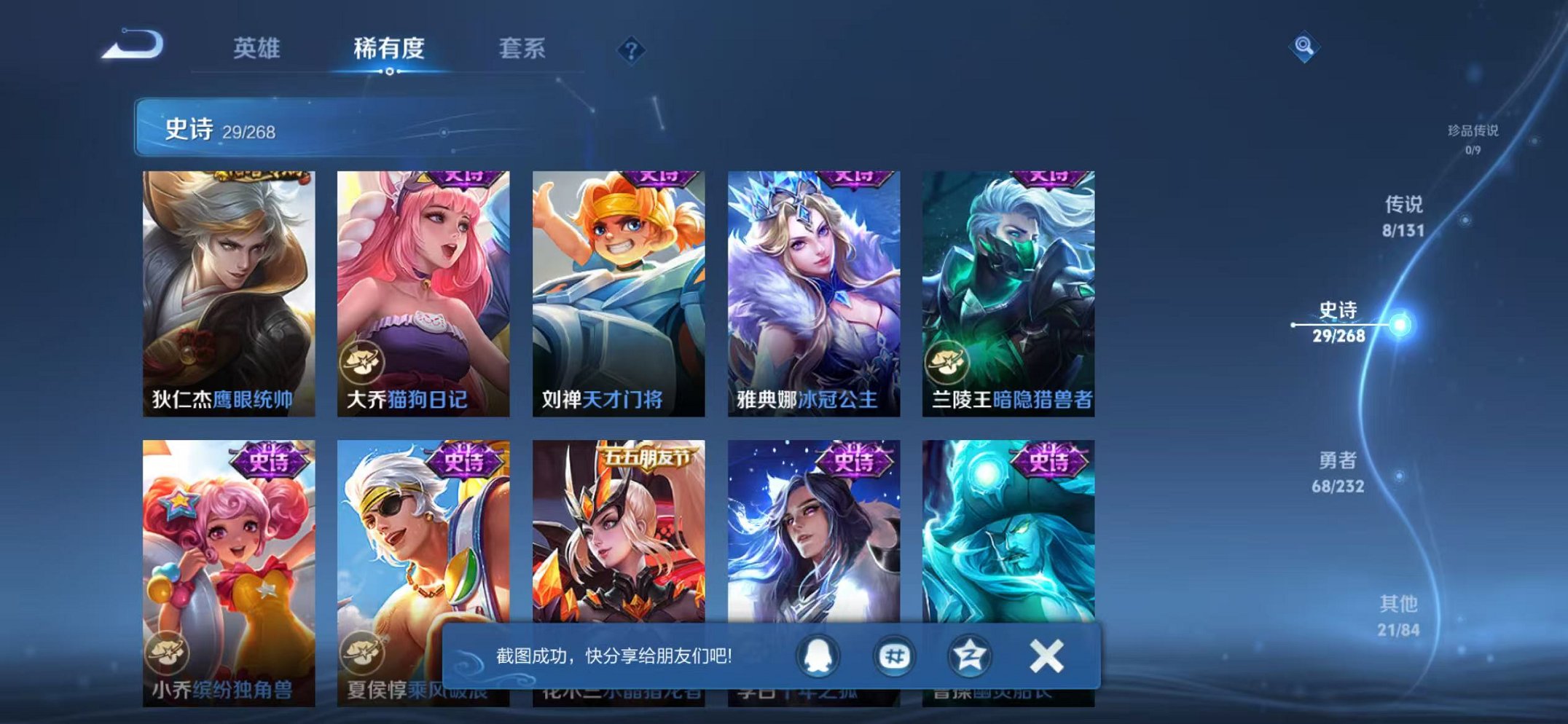Open the help question mark icon
The image size is (1568, 724).
[x=632, y=50]
